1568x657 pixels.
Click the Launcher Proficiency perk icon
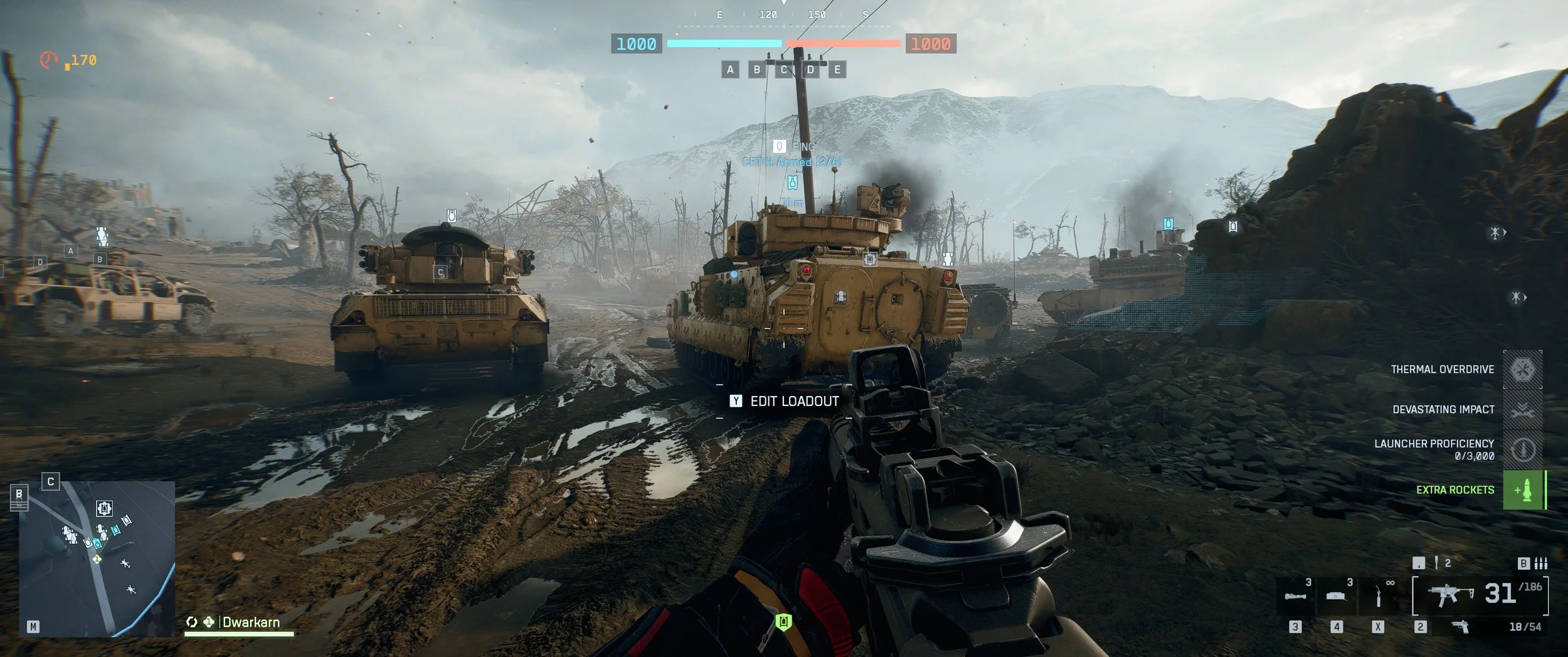click(x=1523, y=449)
